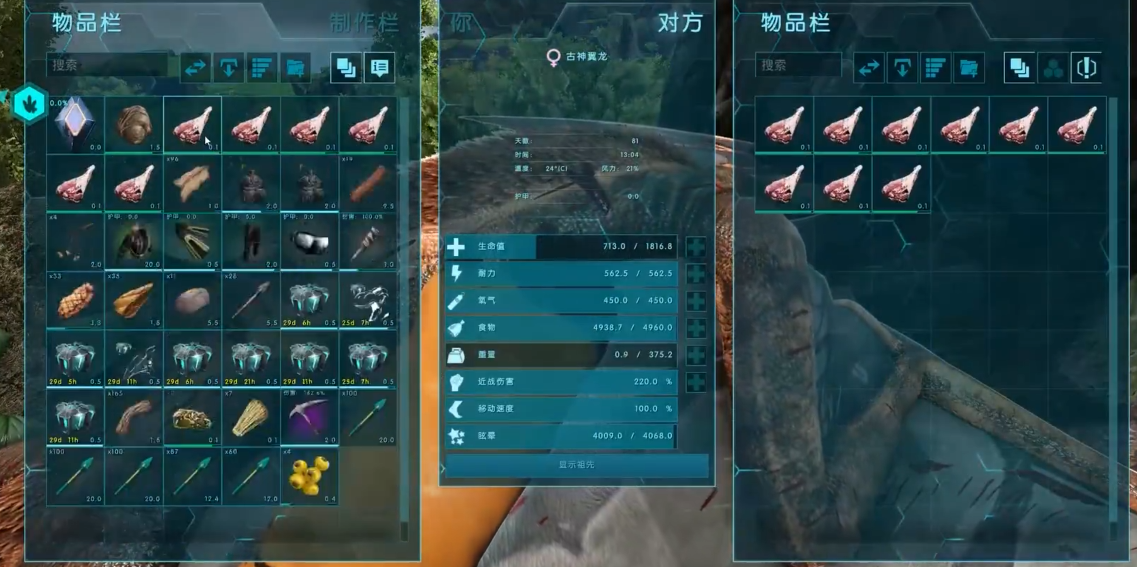
Task: Click the 显示祖先 (show ancestors) button
Action: click(577, 465)
